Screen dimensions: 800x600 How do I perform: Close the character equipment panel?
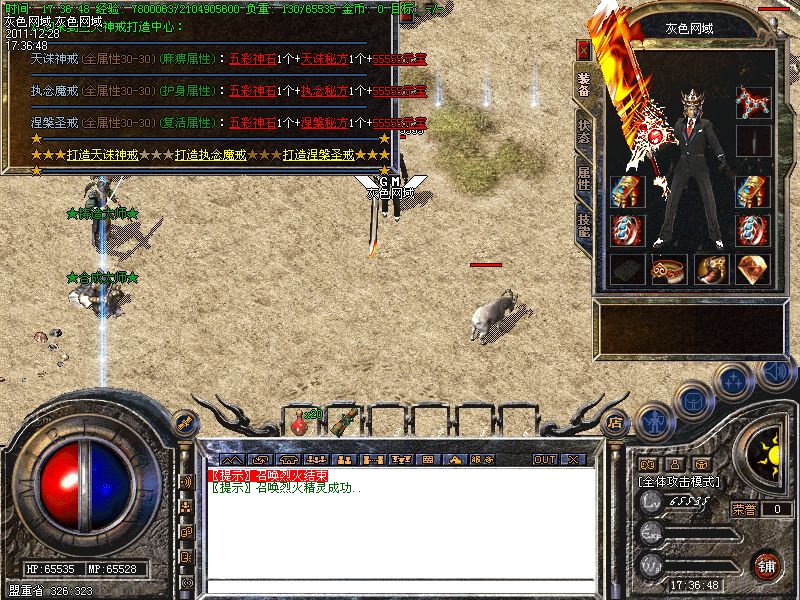[584, 48]
